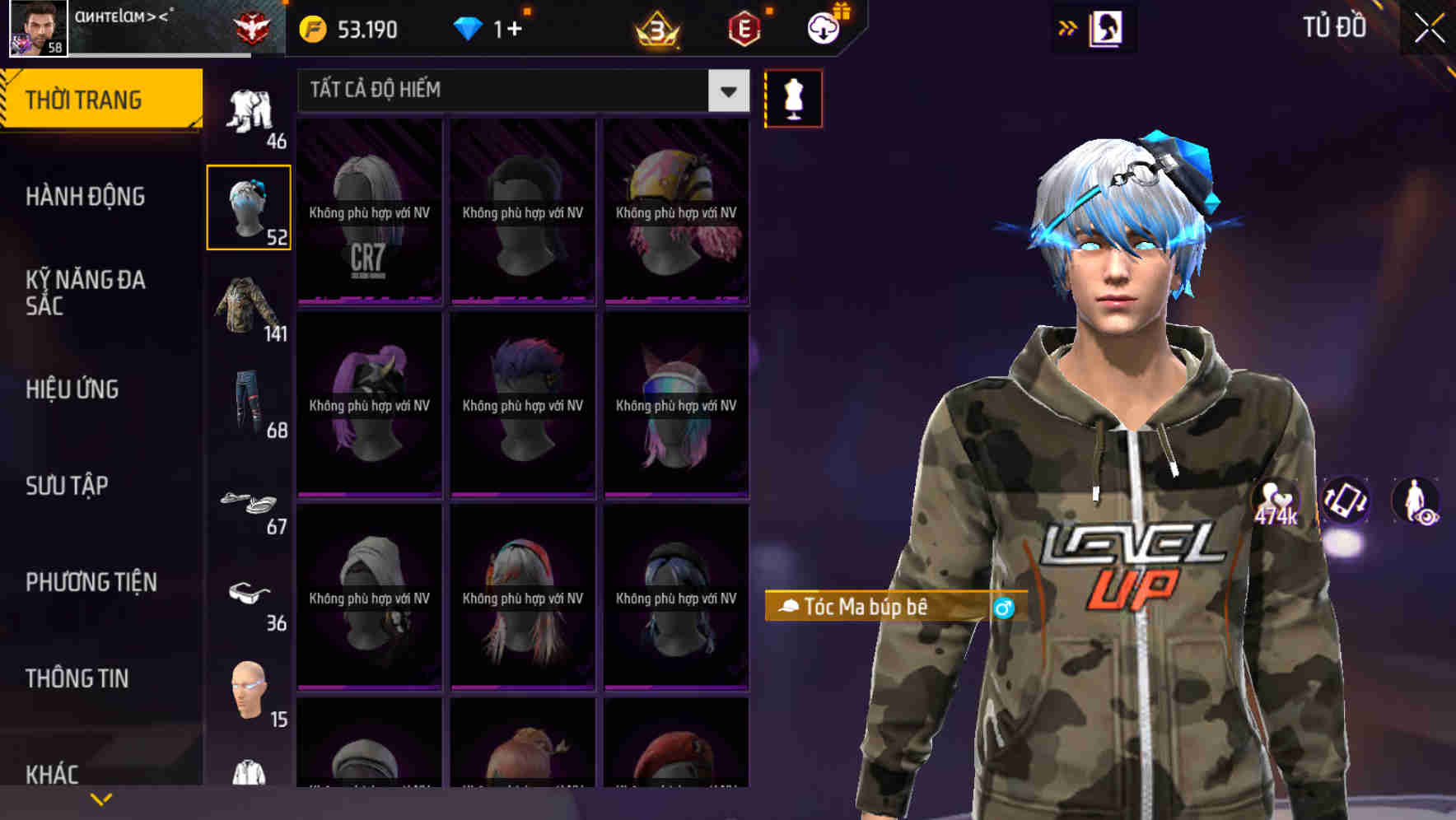This screenshot has height=820, width=1456.
Task: Open the cloud download gift button
Action: 824,28
